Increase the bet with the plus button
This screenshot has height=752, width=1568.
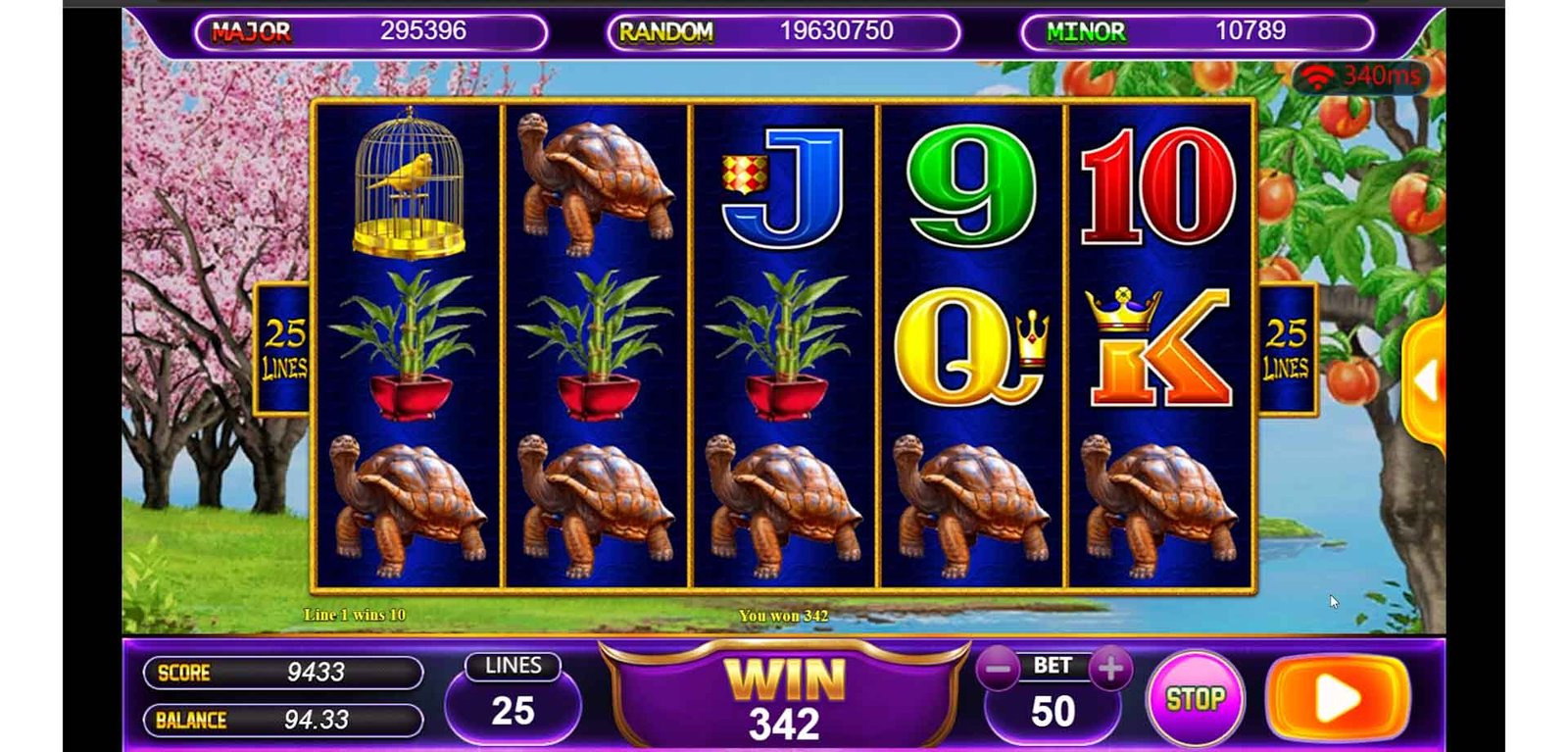(1110, 670)
